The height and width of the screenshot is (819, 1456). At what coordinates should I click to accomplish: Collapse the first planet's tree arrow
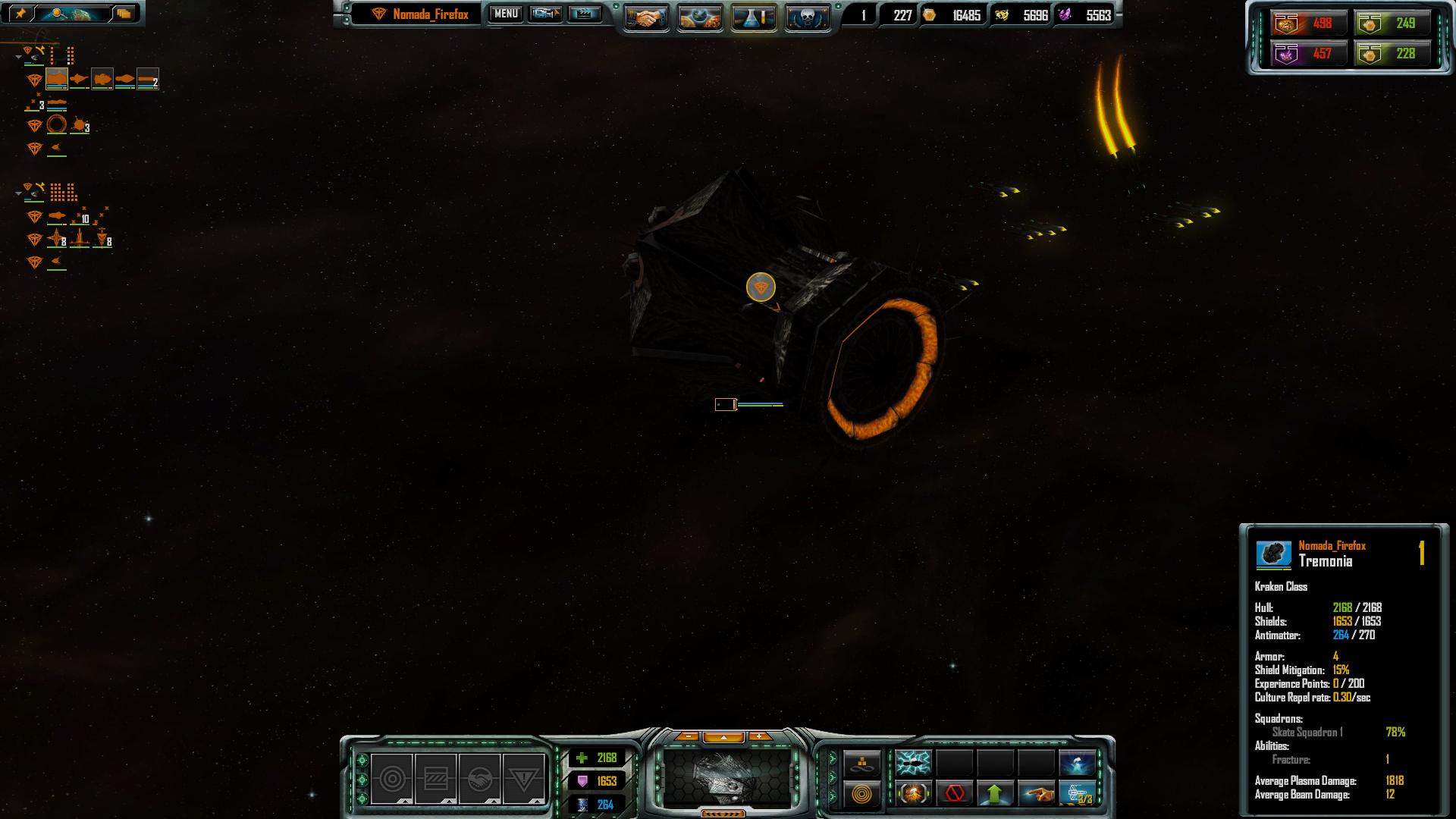click(x=18, y=57)
